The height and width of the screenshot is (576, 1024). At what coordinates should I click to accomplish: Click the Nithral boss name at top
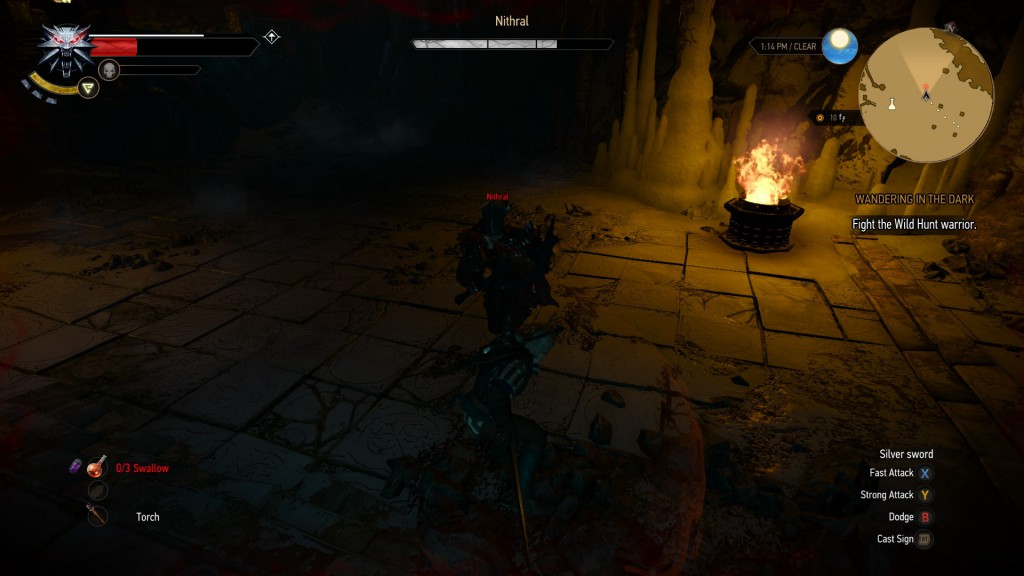(x=512, y=21)
